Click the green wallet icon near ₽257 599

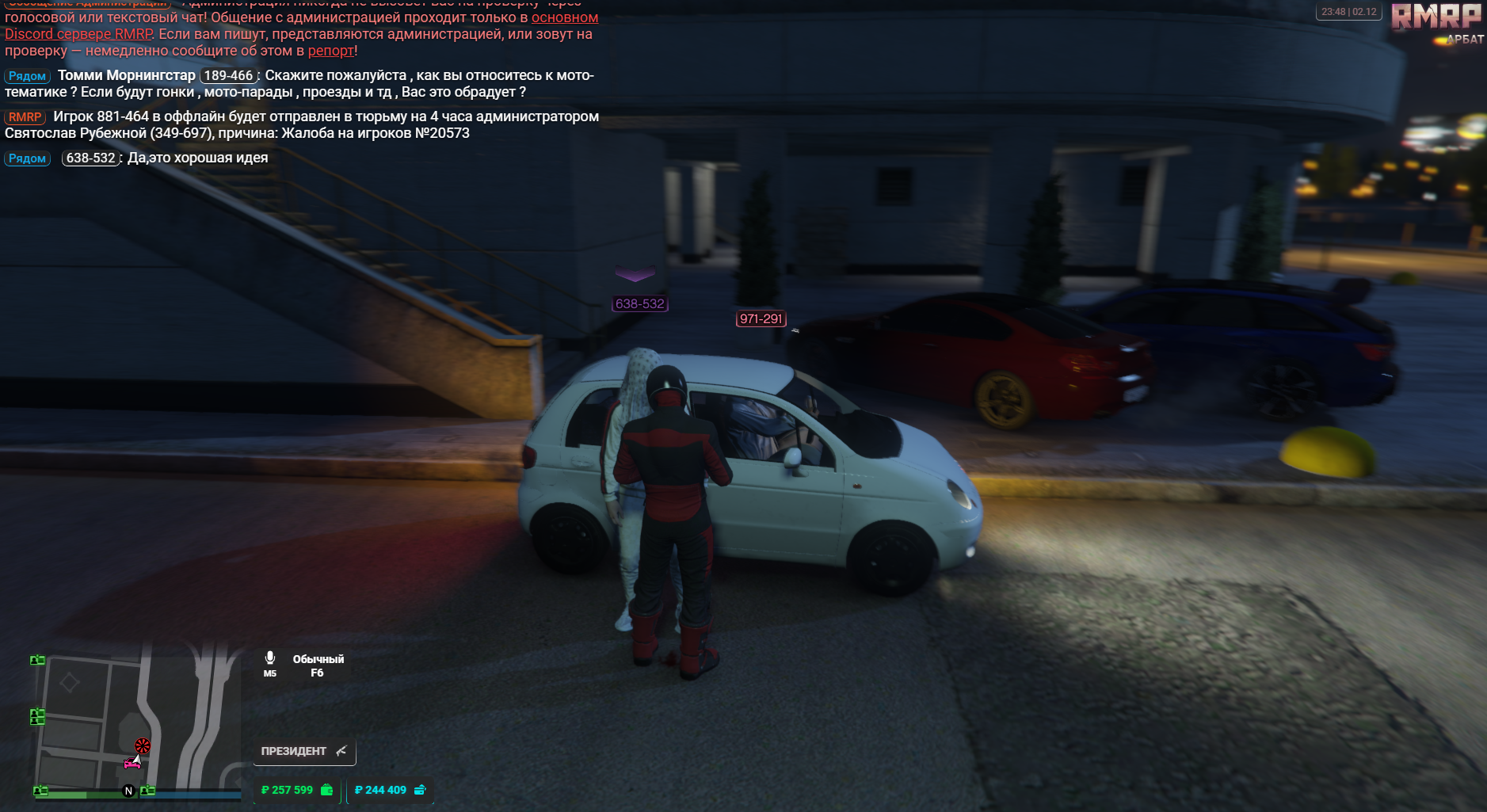click(325, 789)
